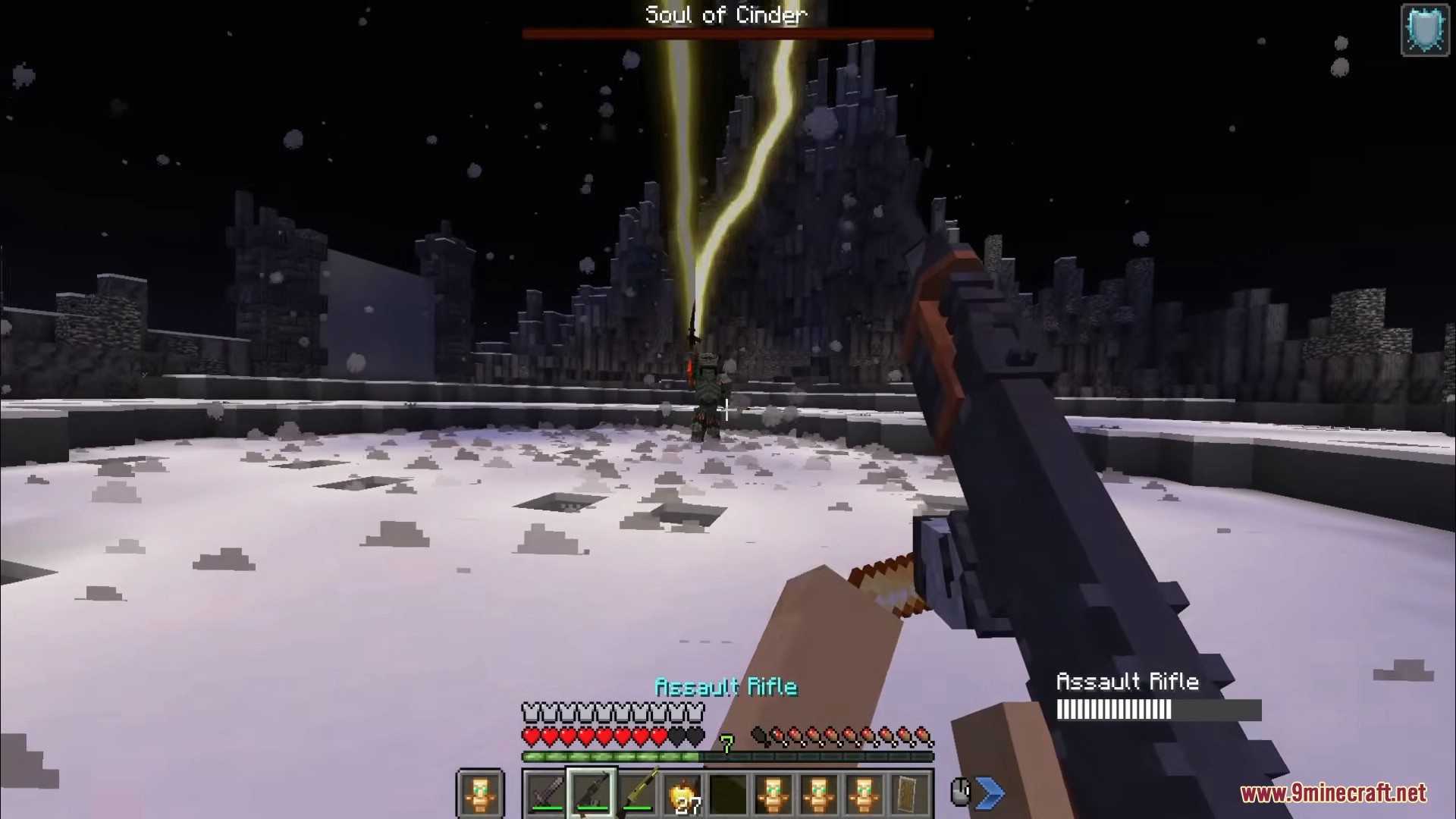Screen dimensions: 1456x819
Task: Select the assault rifle hotbar slot
Action: [x=592, y=793]
